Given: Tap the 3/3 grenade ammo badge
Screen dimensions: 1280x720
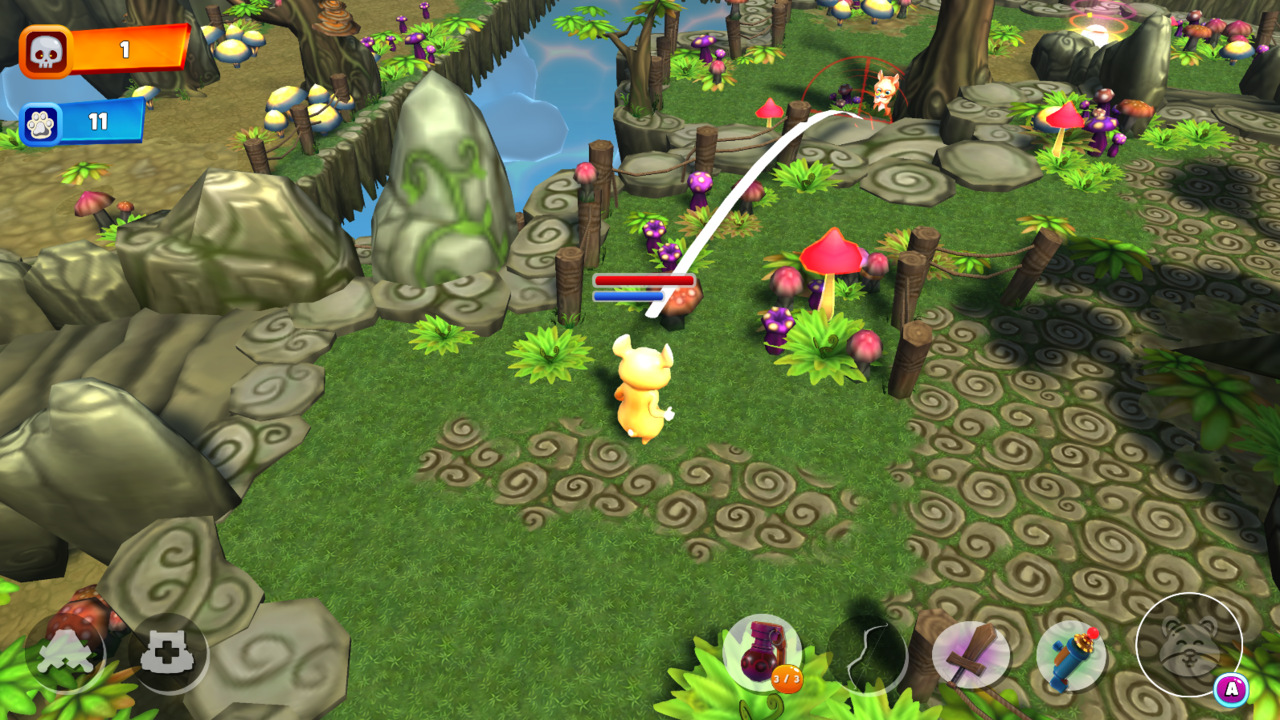Looking at the screenshot, I should click(x=787, y=680).
